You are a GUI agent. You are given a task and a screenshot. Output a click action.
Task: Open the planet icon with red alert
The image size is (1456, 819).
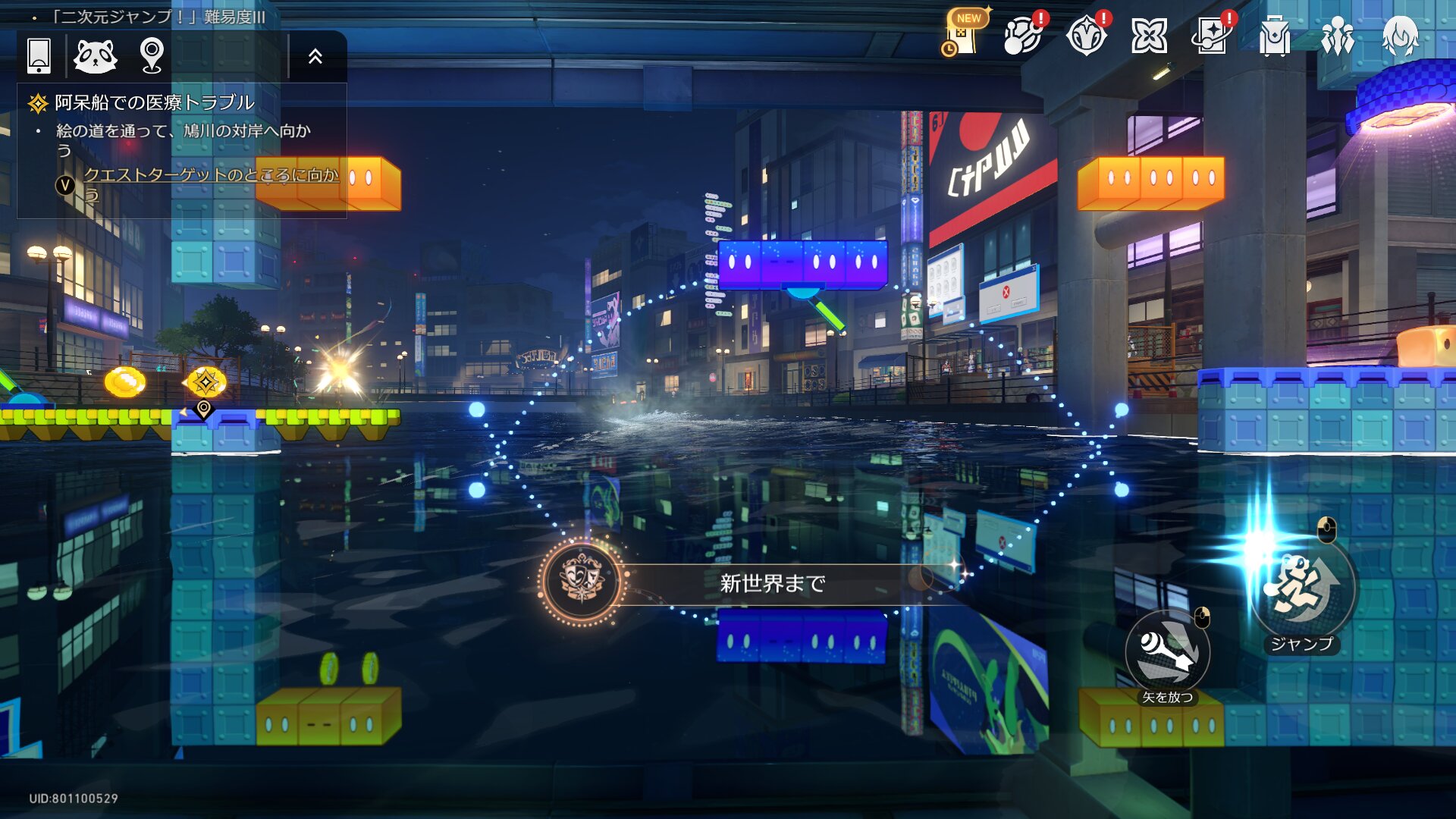click(x=1022, y=36)
